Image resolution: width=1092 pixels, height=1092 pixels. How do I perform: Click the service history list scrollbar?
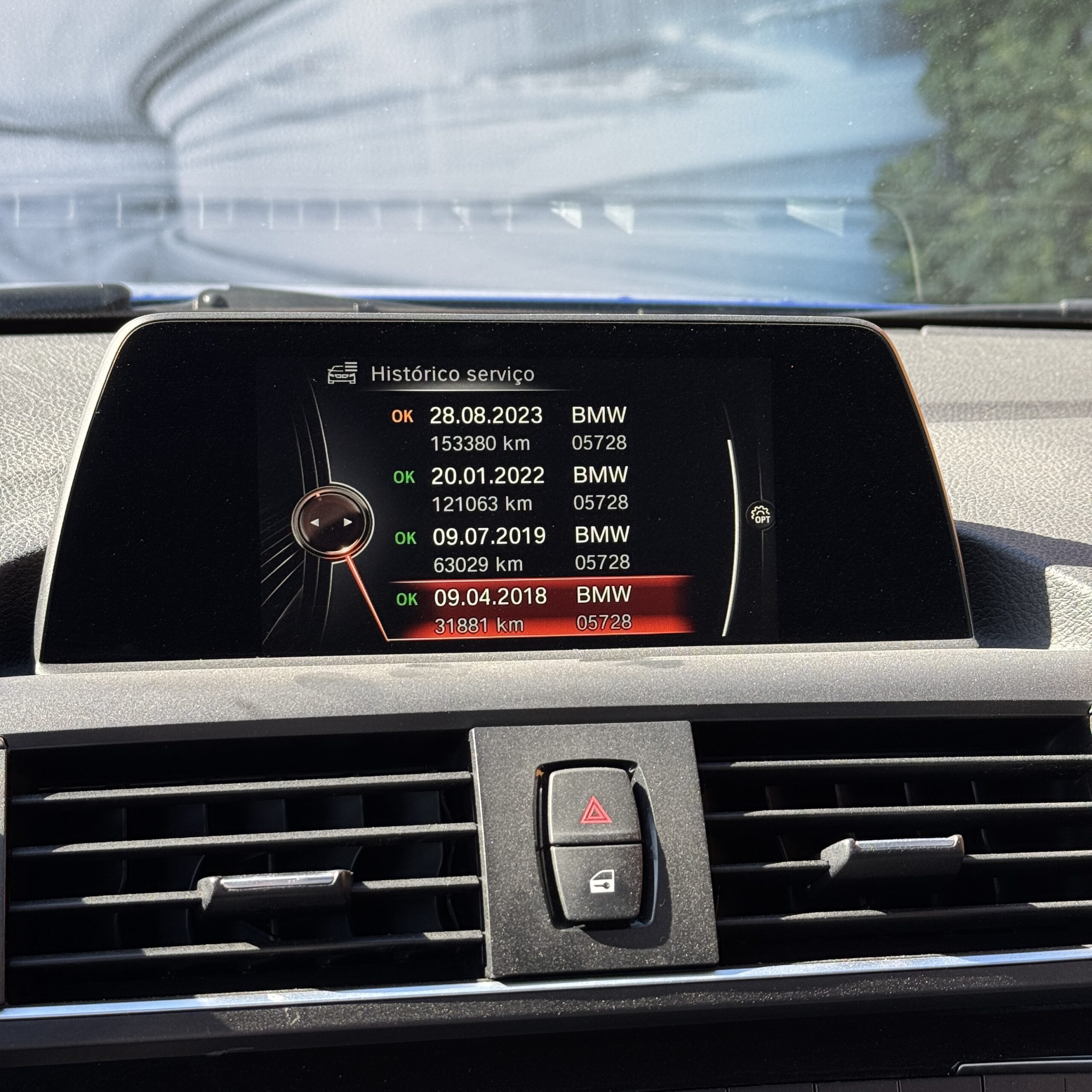[x=734, y=537]
